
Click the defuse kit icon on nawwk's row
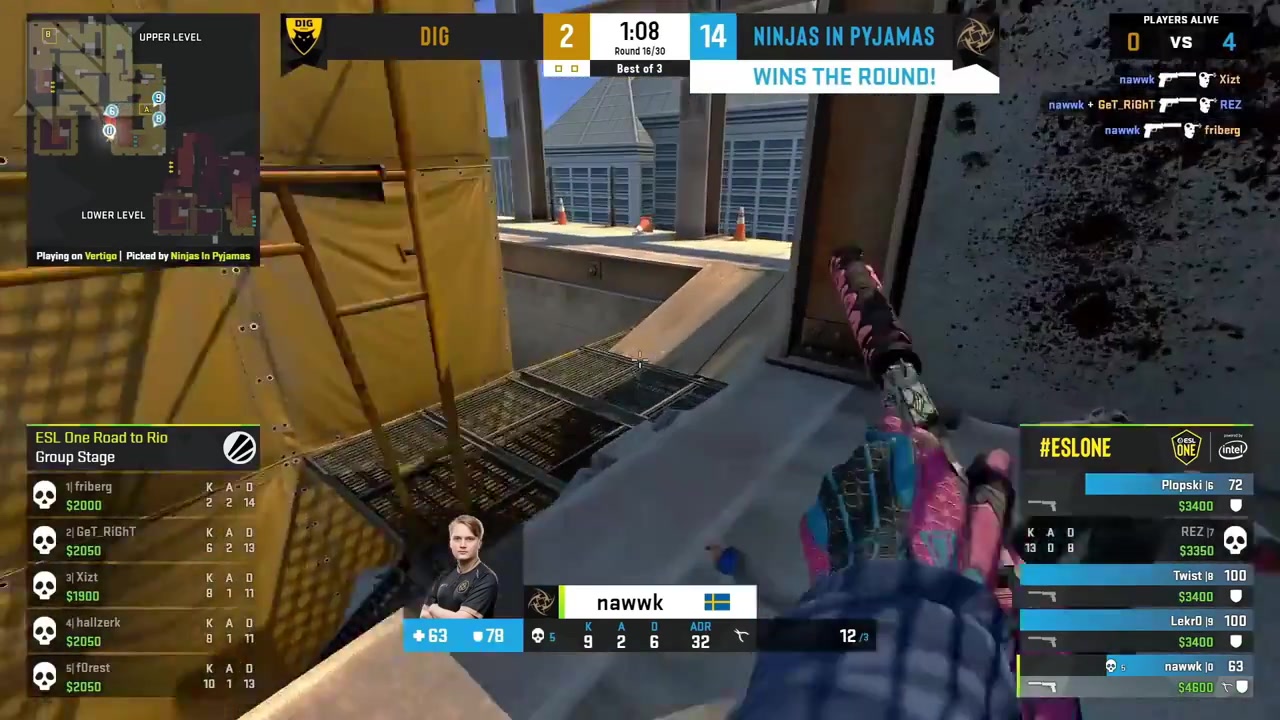click(x=1227, y=687)
